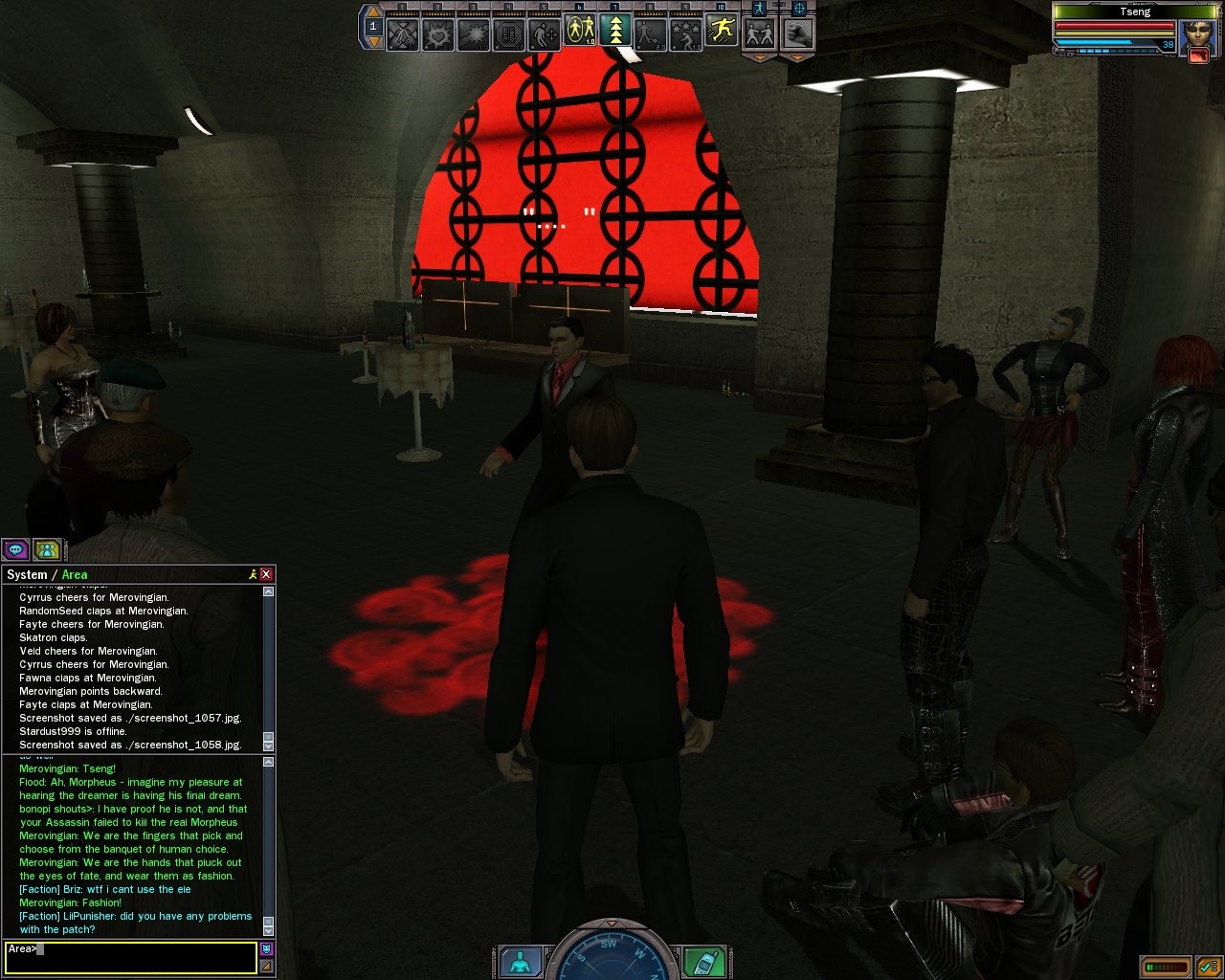Activate the yellow leaping figure ability in slot 10
This screenshot has height=980, width=1225.
coord(723,33)
